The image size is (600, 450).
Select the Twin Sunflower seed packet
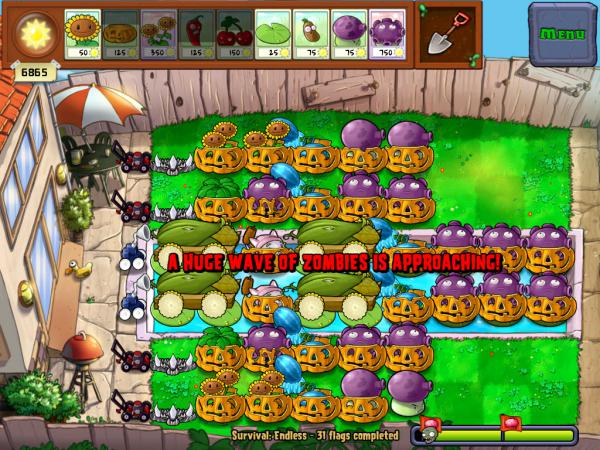click(159, 35)
